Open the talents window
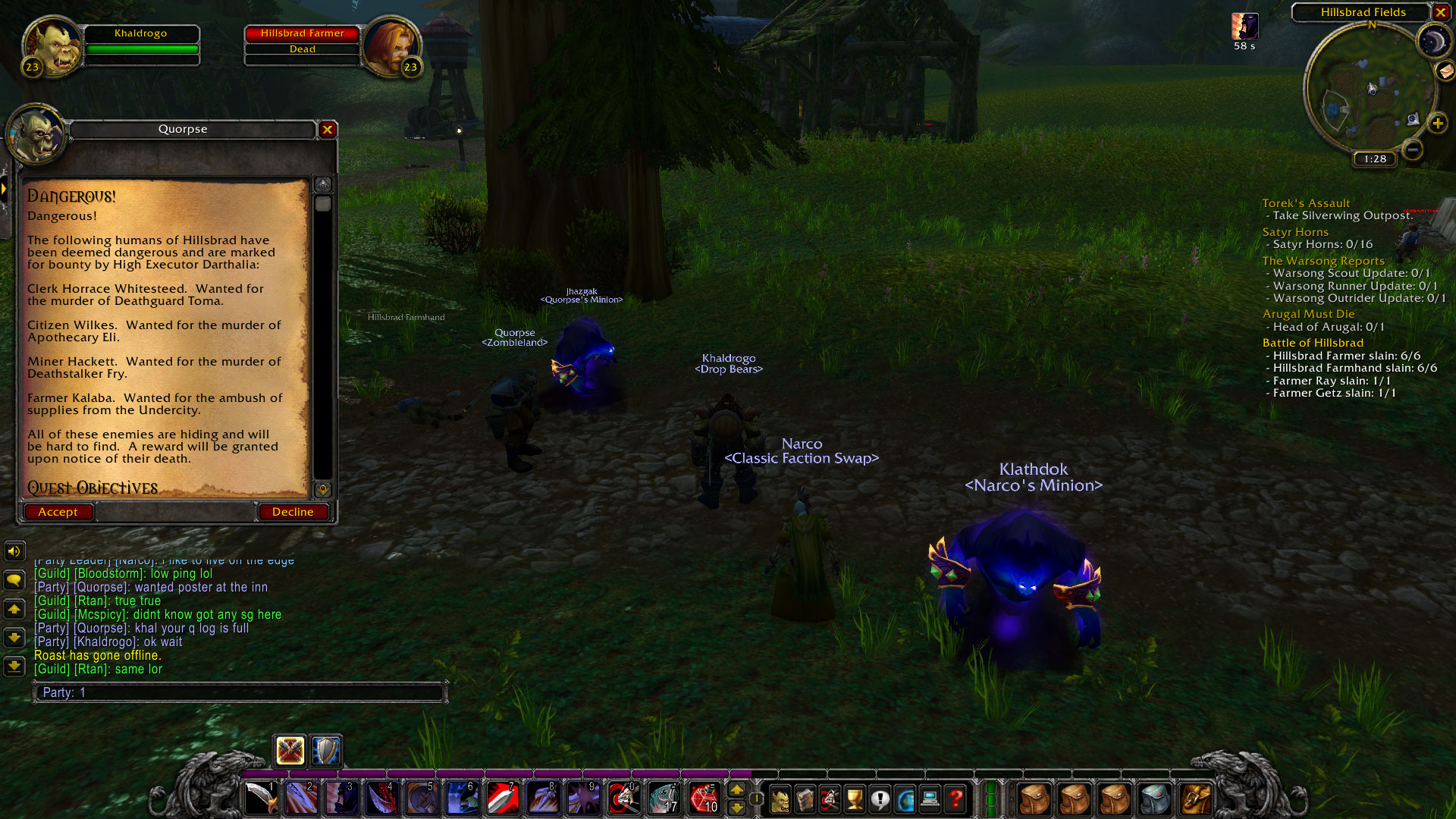The width and height of the screenshot is (1456, 819). click(828, 798)
